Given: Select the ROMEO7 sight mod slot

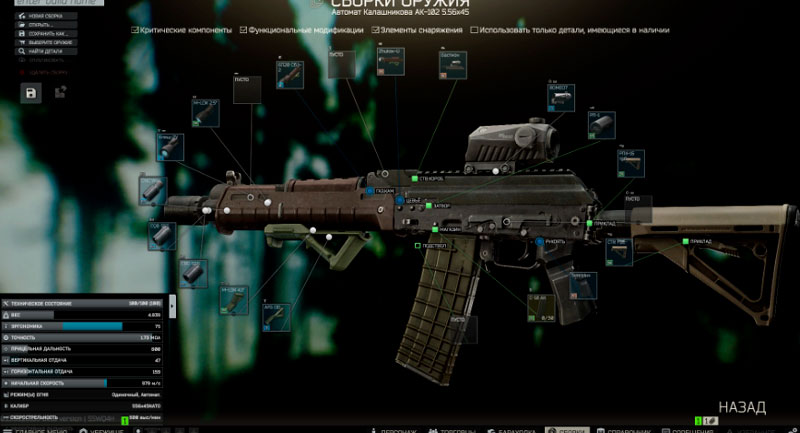Looking at the screenshot, I should (559, 97).
